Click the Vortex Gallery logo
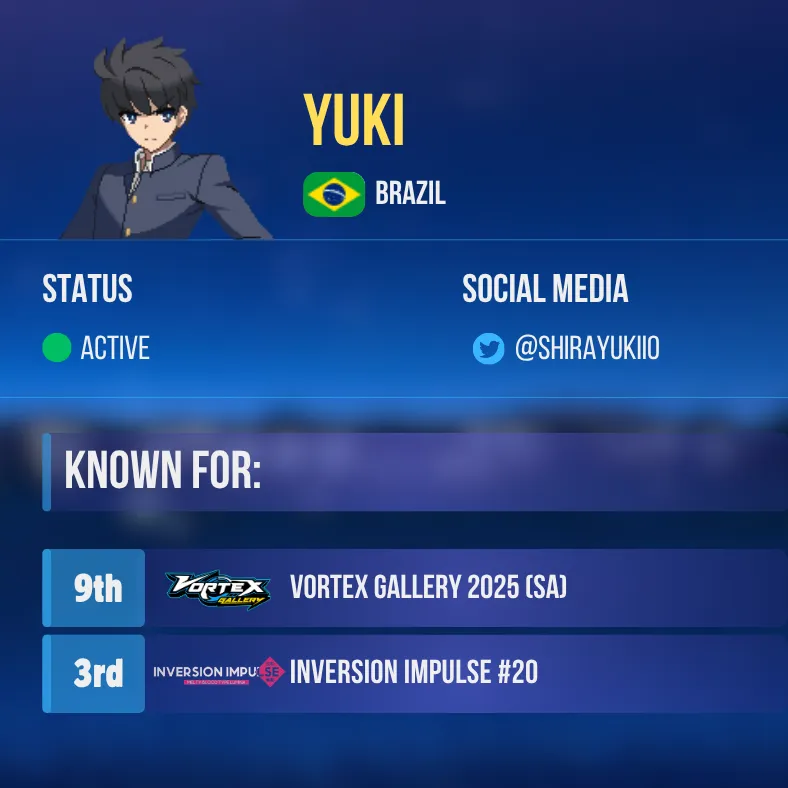Image resolution: width=788 pixels, height=788 pixels. pyautogui.click(x=217, y=589)
